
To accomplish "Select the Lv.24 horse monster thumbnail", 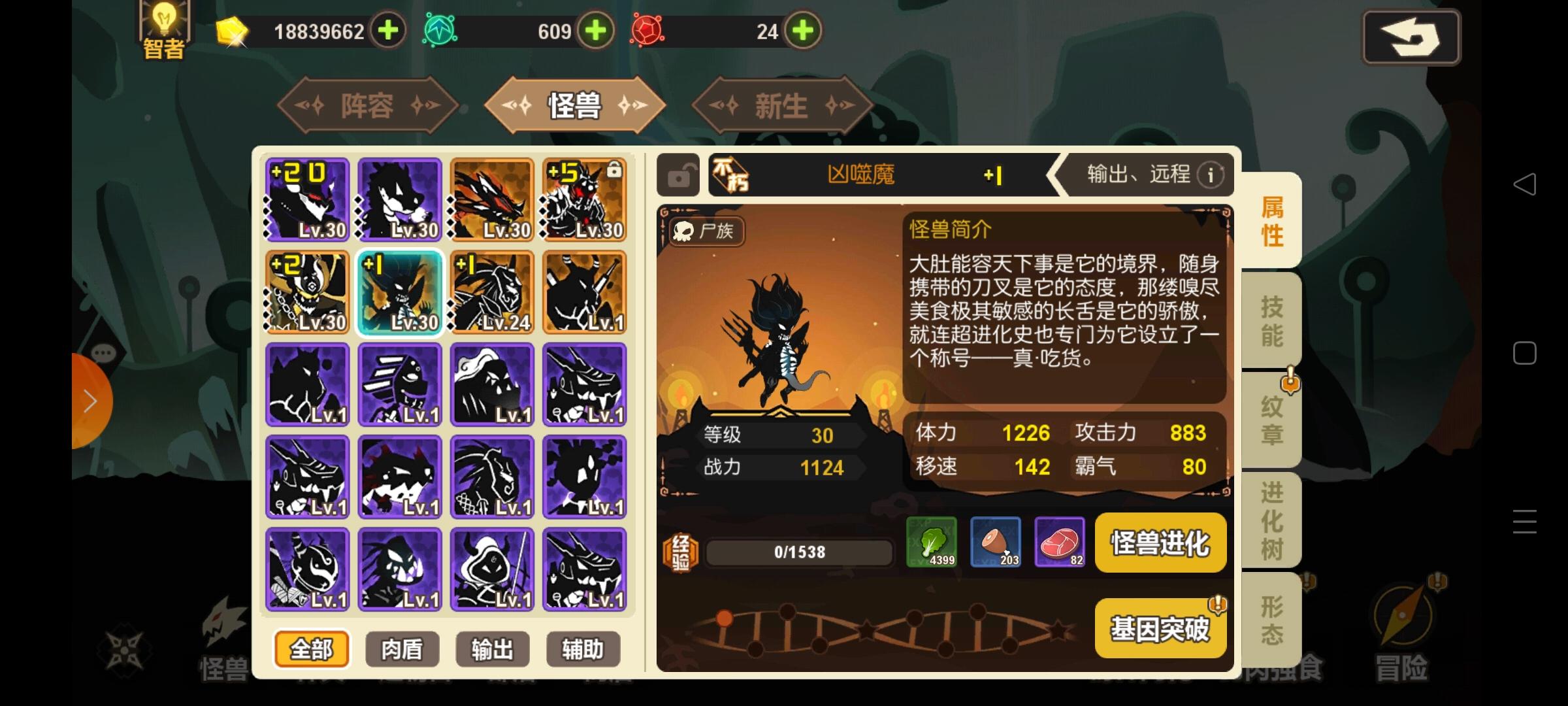I will click(492, 294).
